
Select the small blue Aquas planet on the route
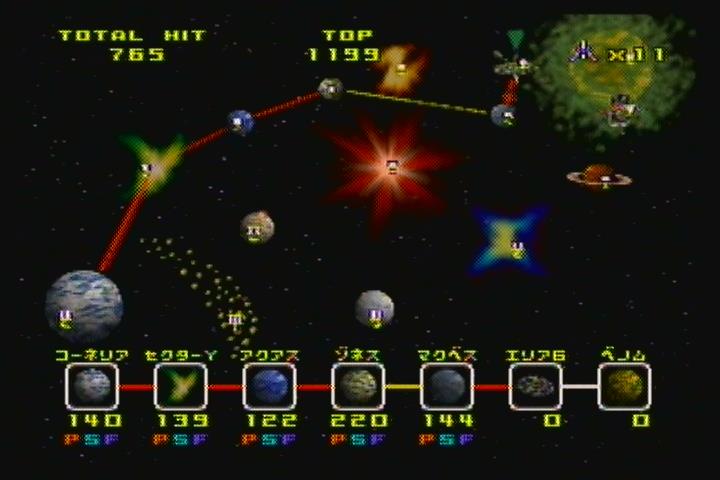(240, 123)
